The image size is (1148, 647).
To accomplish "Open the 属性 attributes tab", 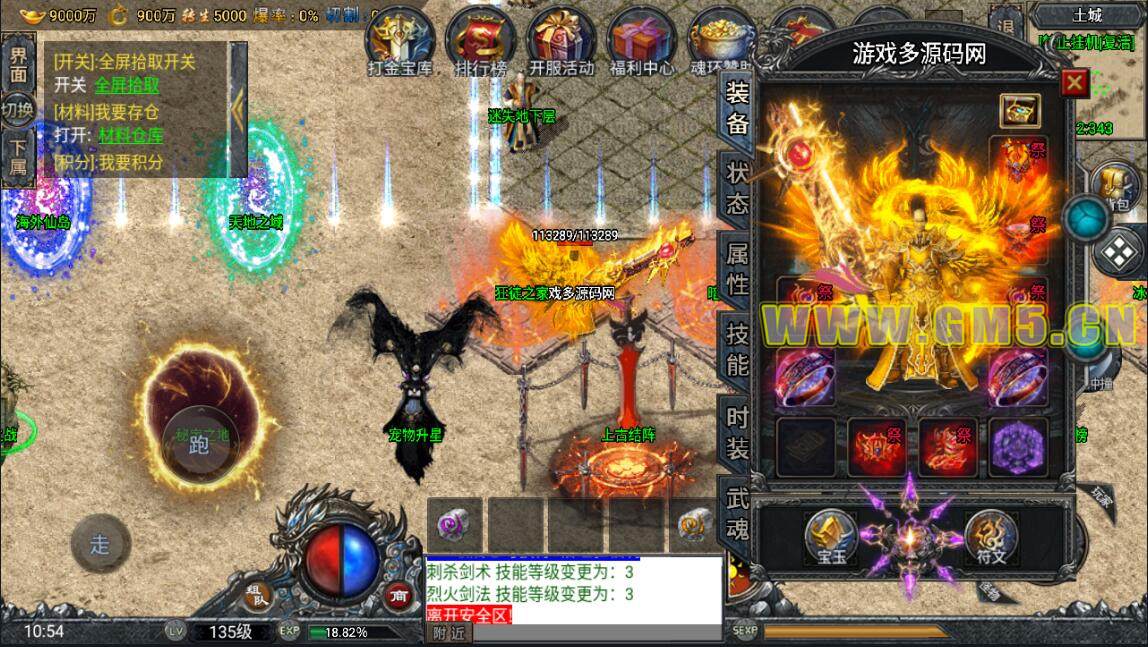I will point(737,269).
